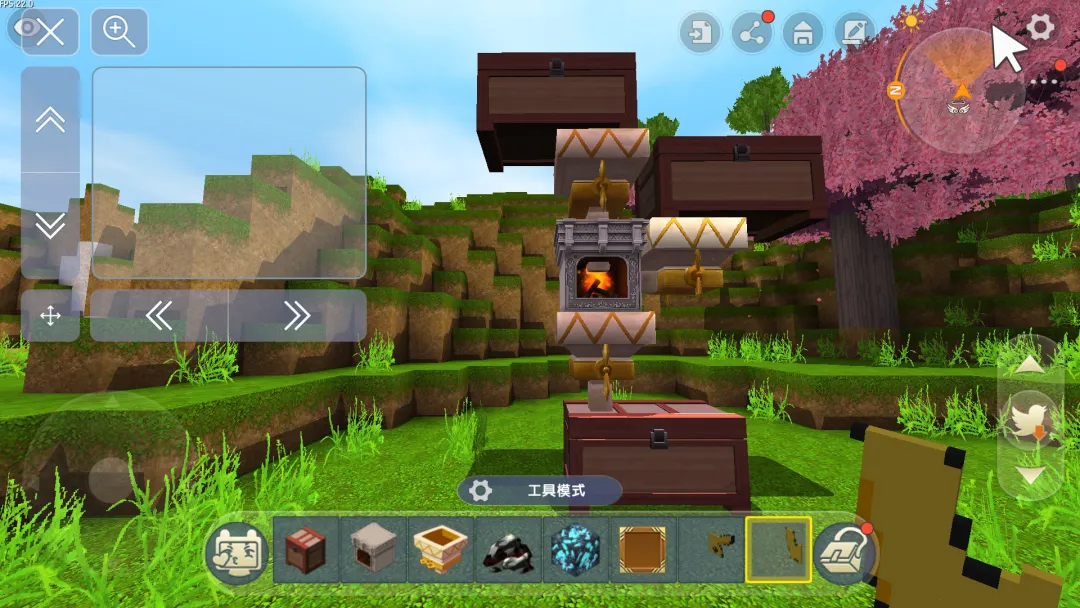This screenshot has width=1080, height=608.
Task: Open the backpack inventory button
Action: tap(844, 553)
